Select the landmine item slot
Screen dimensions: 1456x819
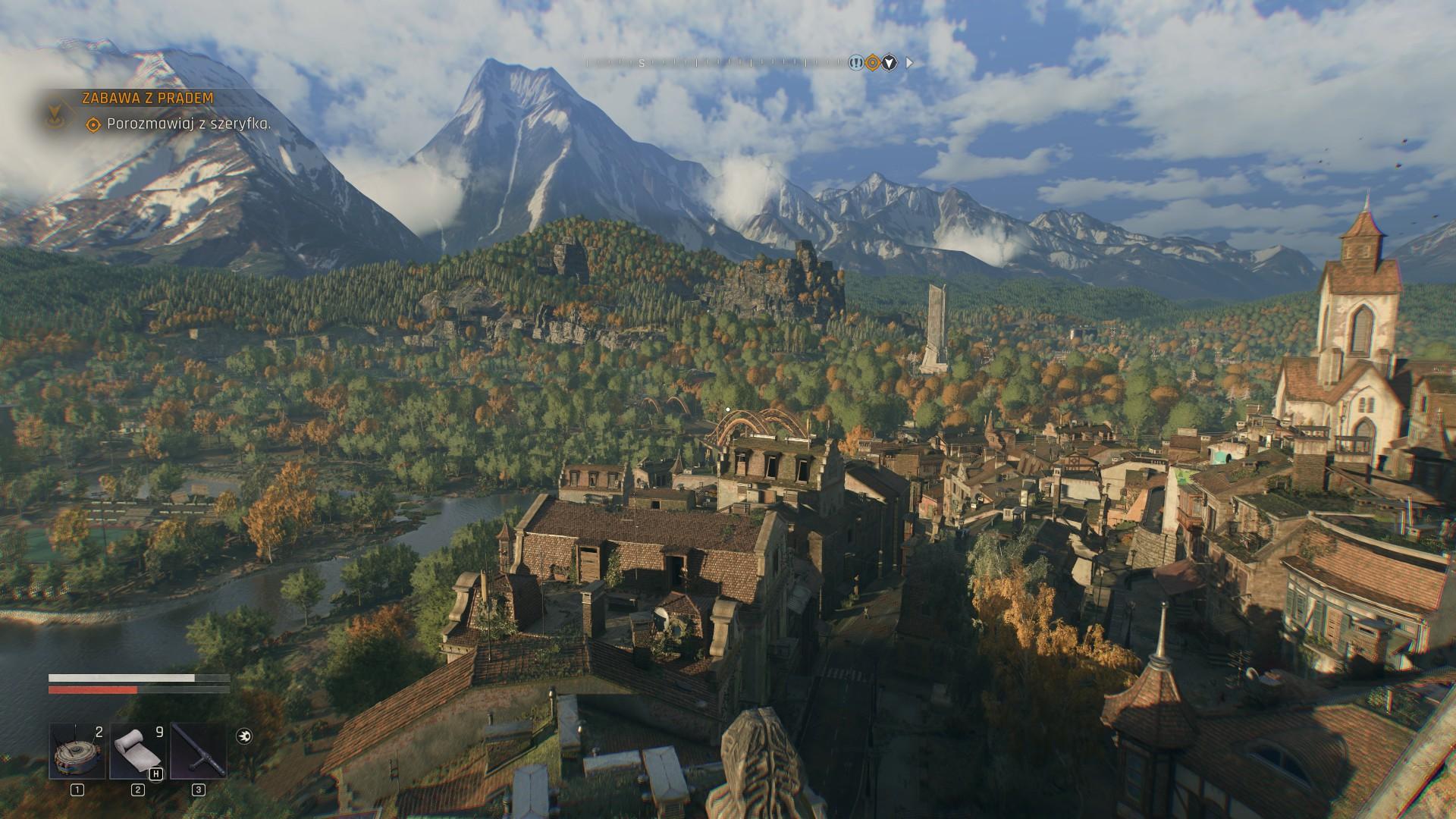(x=77, y=752)
